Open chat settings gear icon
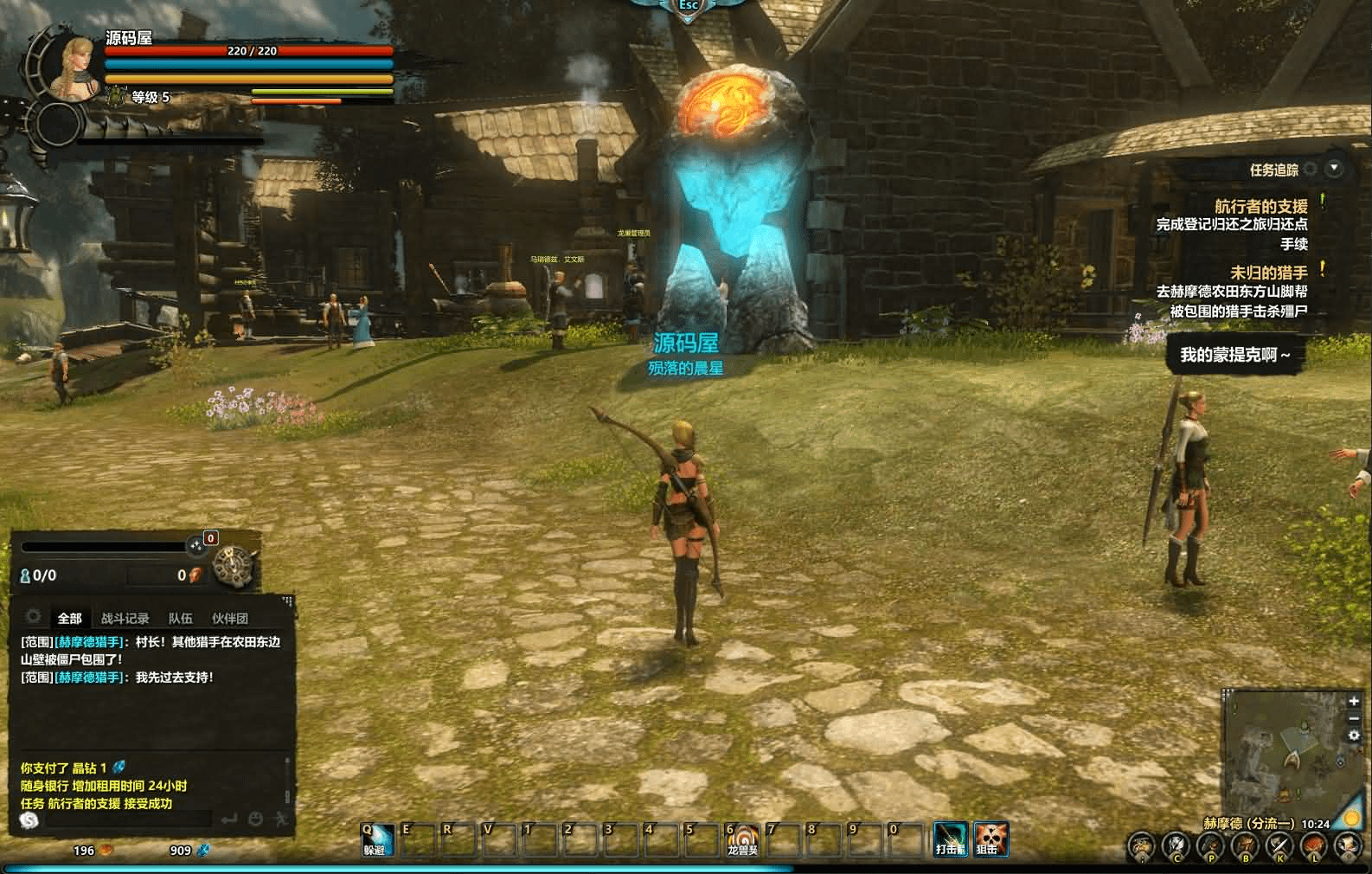The width and height of the screenshot is (1372, 874). (34, 617)
